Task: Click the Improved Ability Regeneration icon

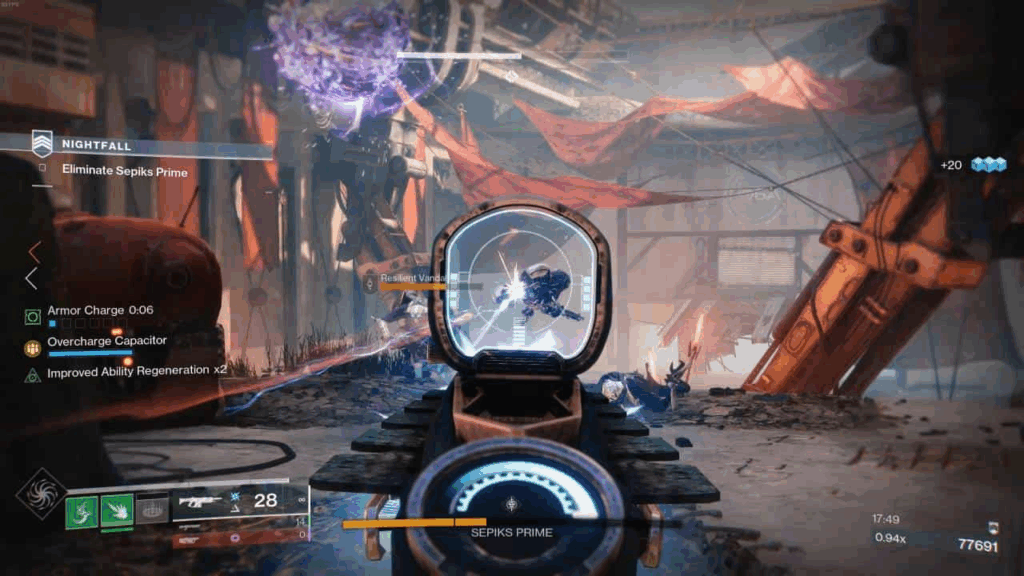Action: [33, 374]
